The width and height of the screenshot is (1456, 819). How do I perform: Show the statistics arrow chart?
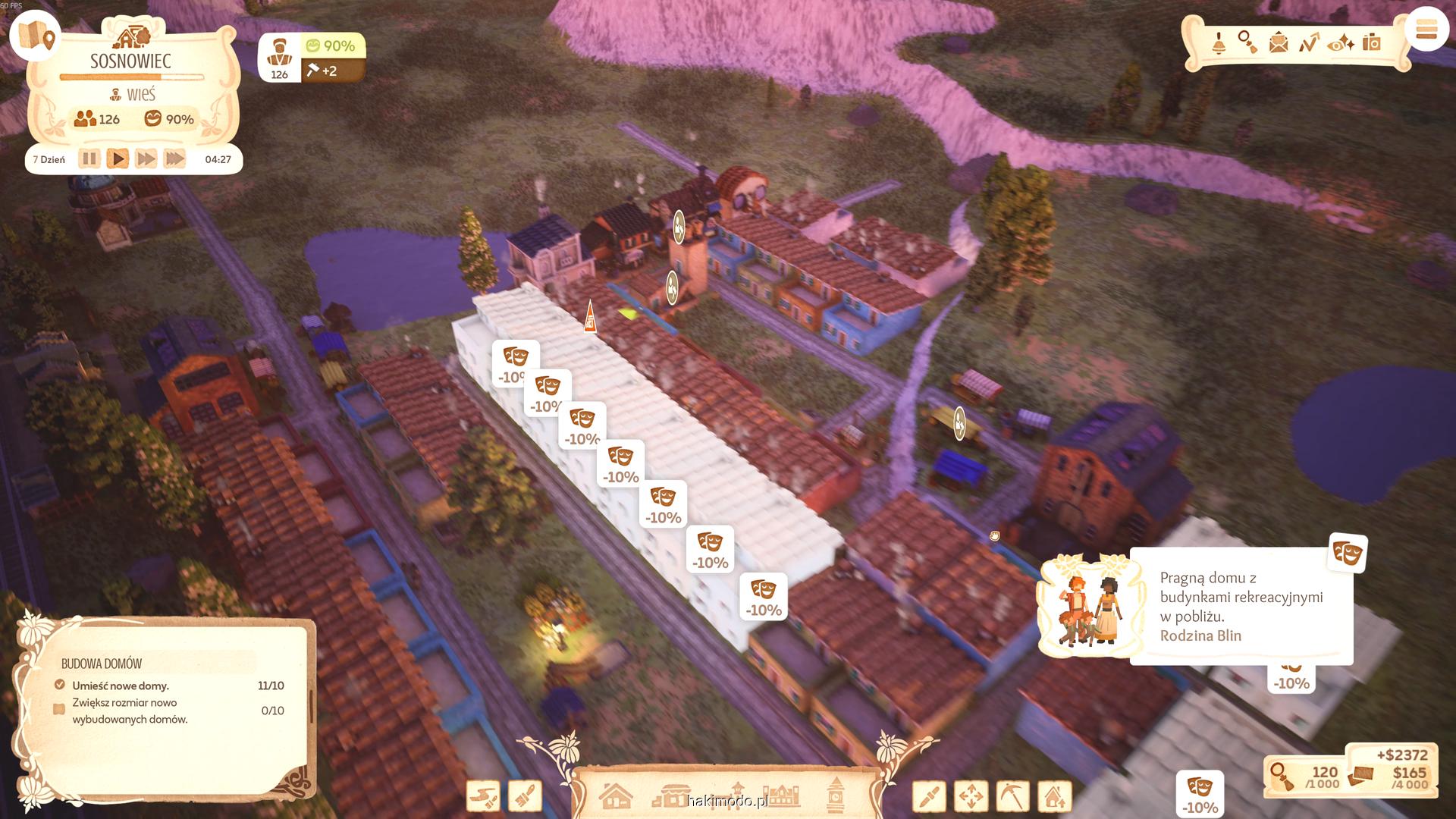(x=1310, y=42)
